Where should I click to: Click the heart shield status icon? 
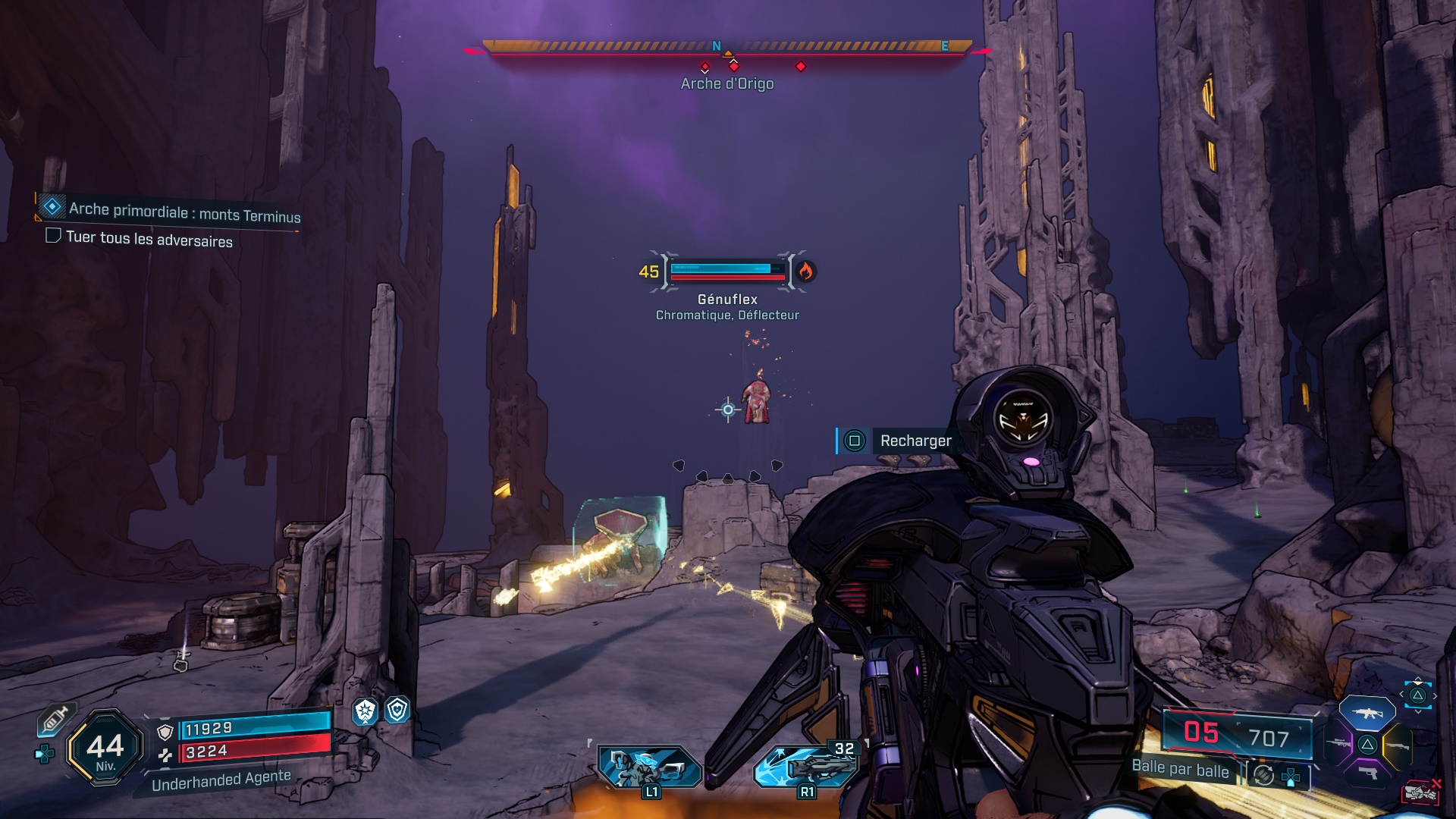397,710
